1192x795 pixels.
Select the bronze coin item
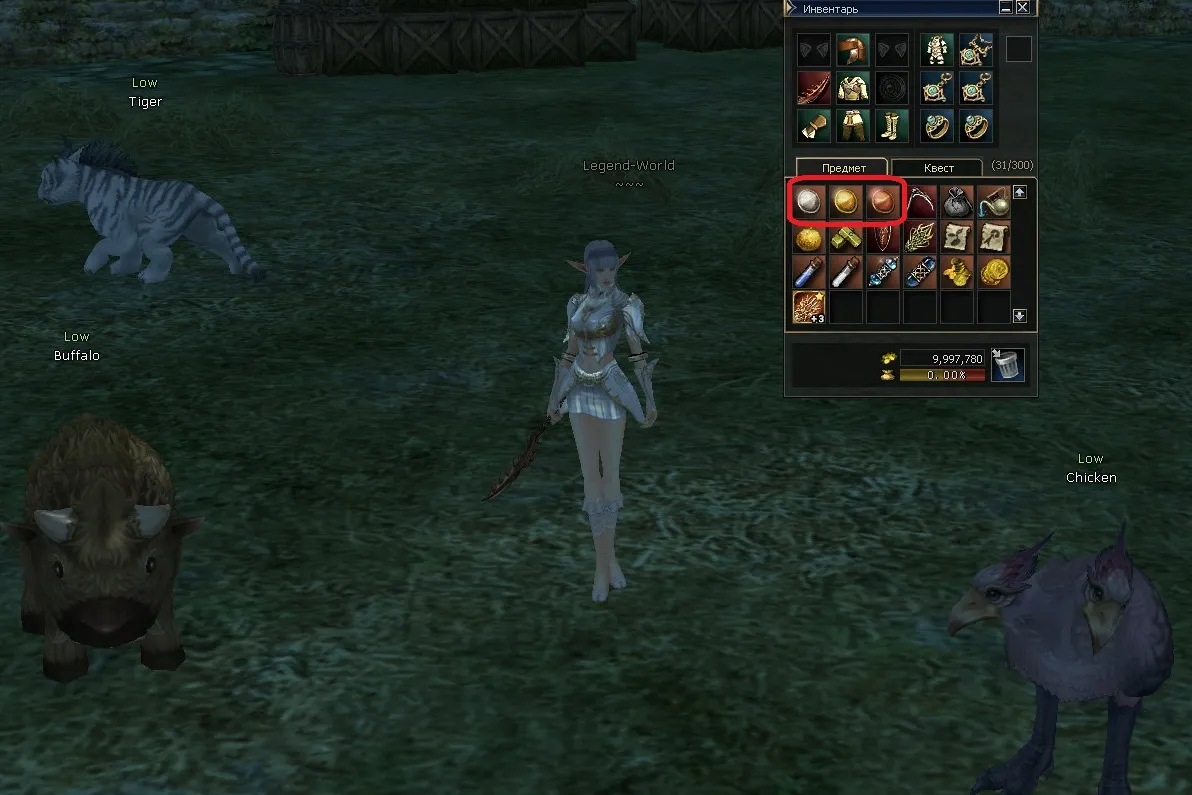click(883, 202)
